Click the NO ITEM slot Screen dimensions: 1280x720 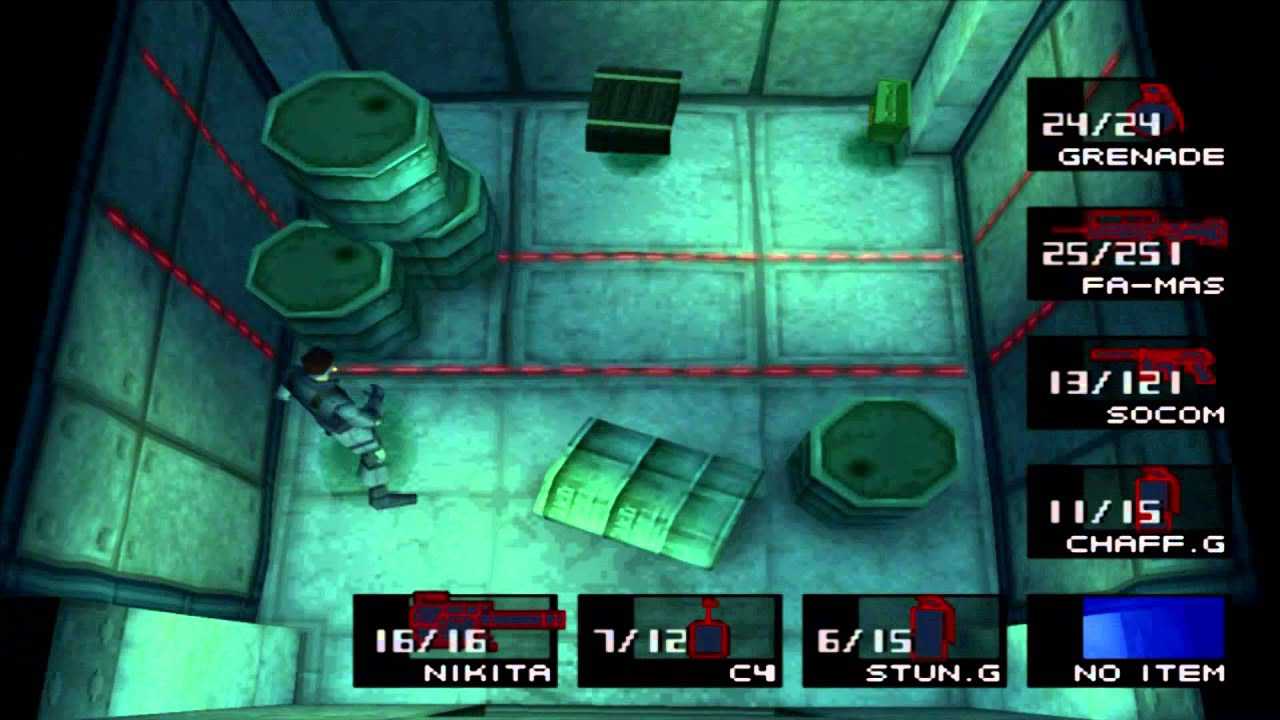(x=1127, y=641)
